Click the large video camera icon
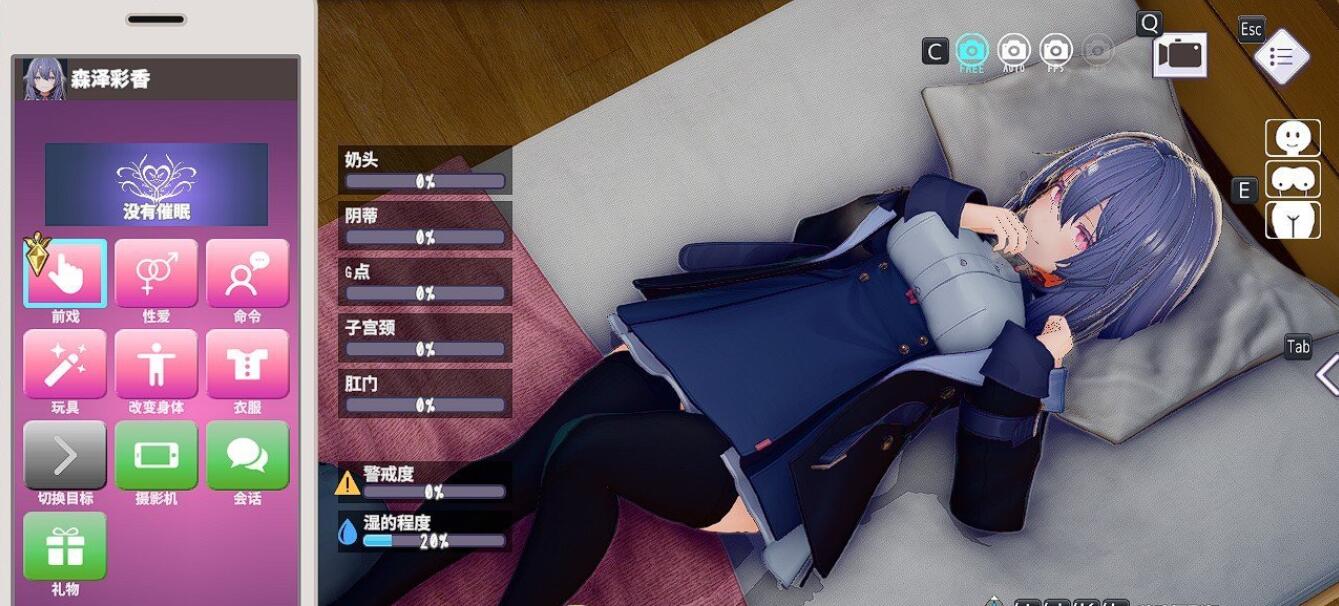Viewport: 1339px width, 606px height. (x=1180, y=56)
